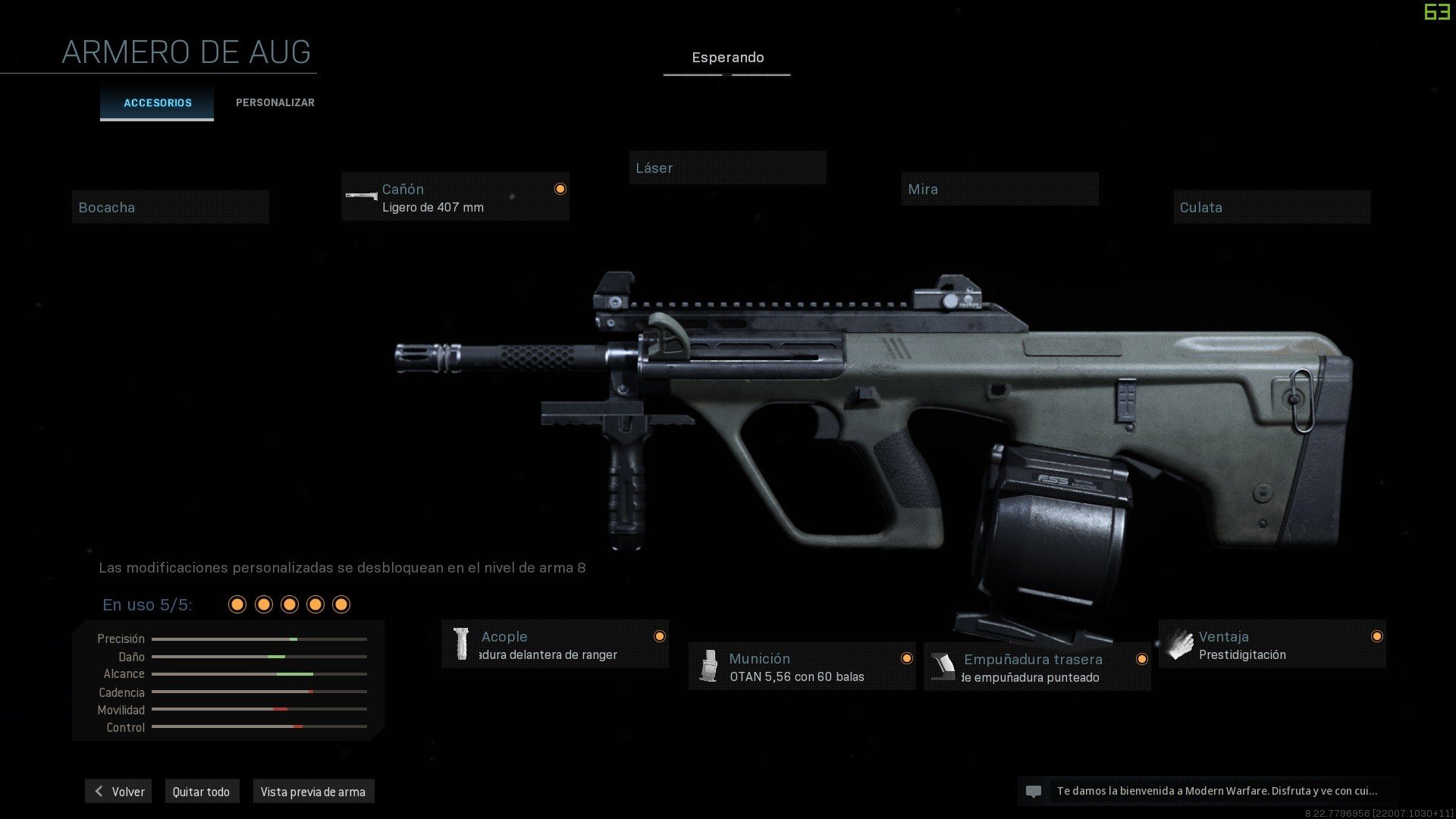Open the Bocacha attachment slot
The height and width of the screenshot is (819, 1456).
[170, 207]
